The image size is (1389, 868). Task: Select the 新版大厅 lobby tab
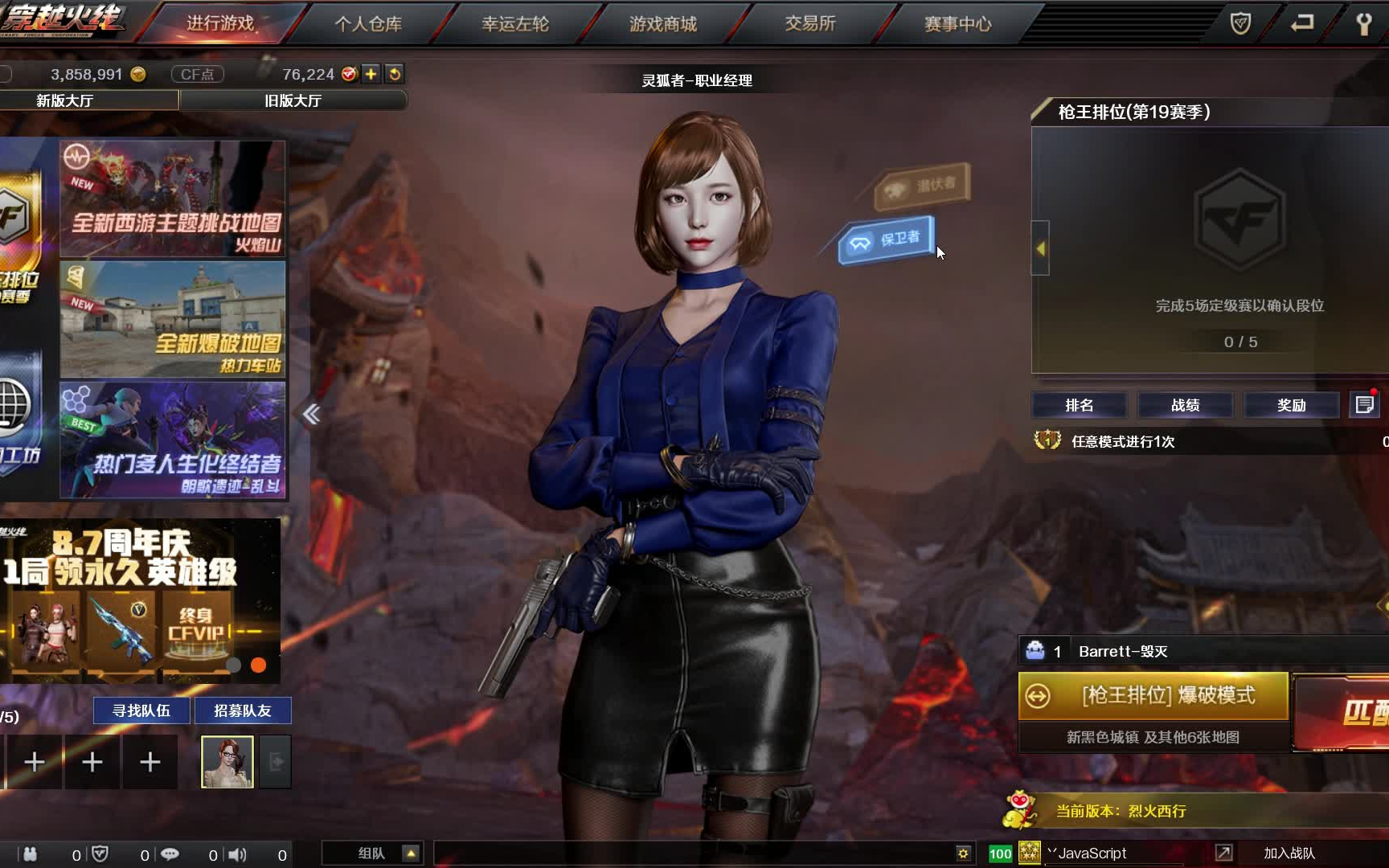click(64, 100)
